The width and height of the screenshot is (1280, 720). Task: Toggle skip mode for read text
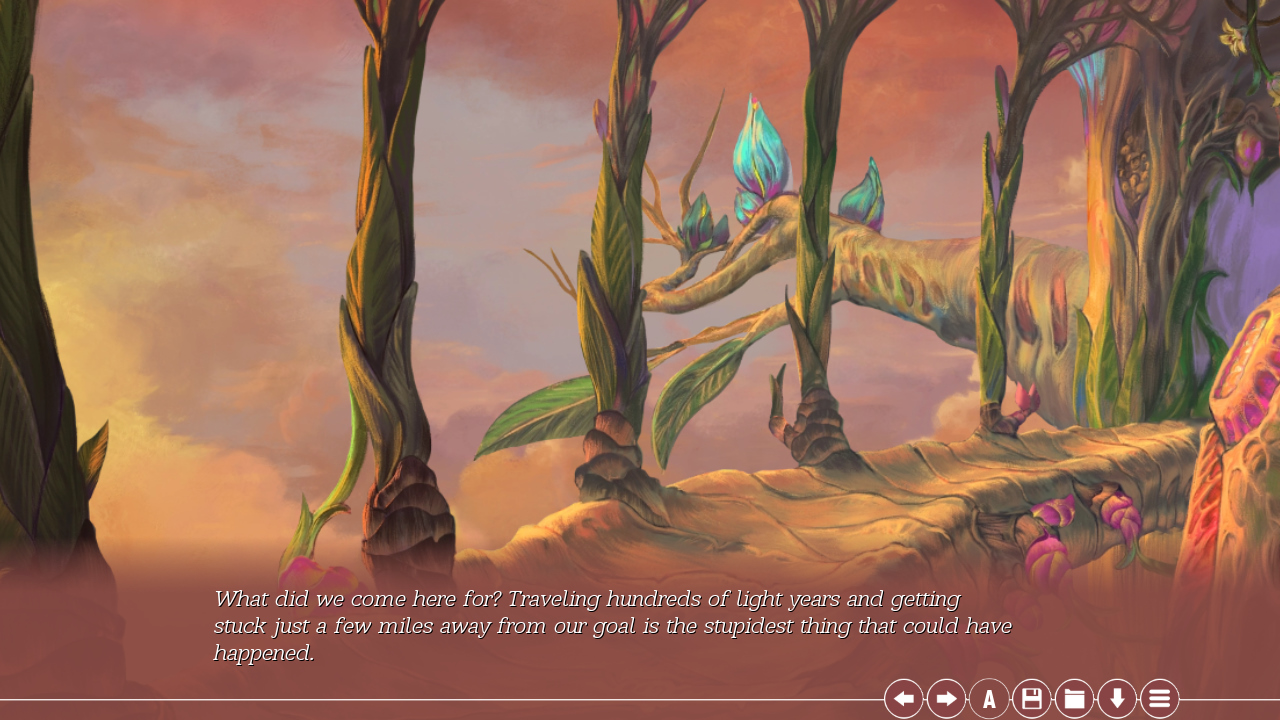tap(945, 697)
